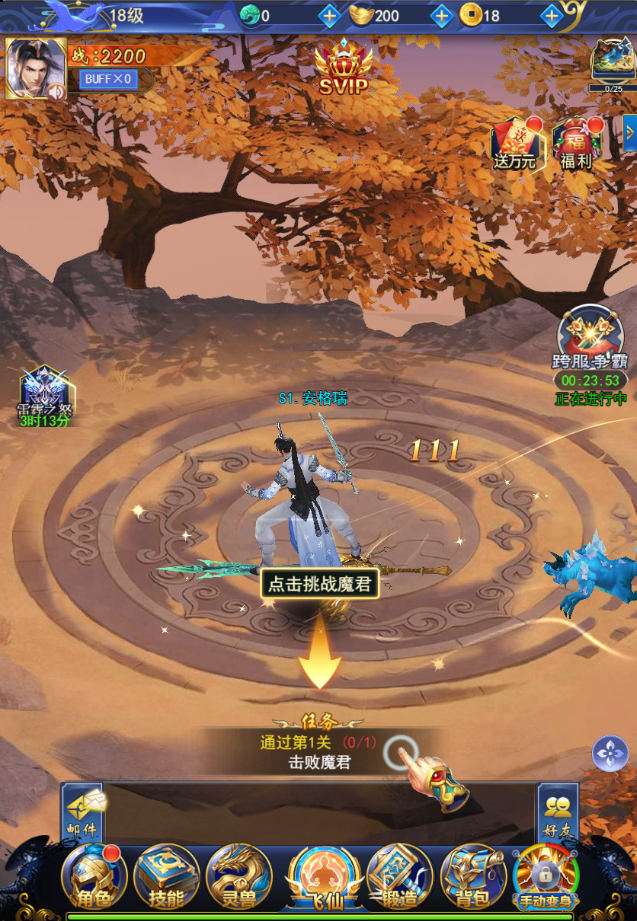
Task: Open the boss icon showing 0/25
Action: click(612, 60)
